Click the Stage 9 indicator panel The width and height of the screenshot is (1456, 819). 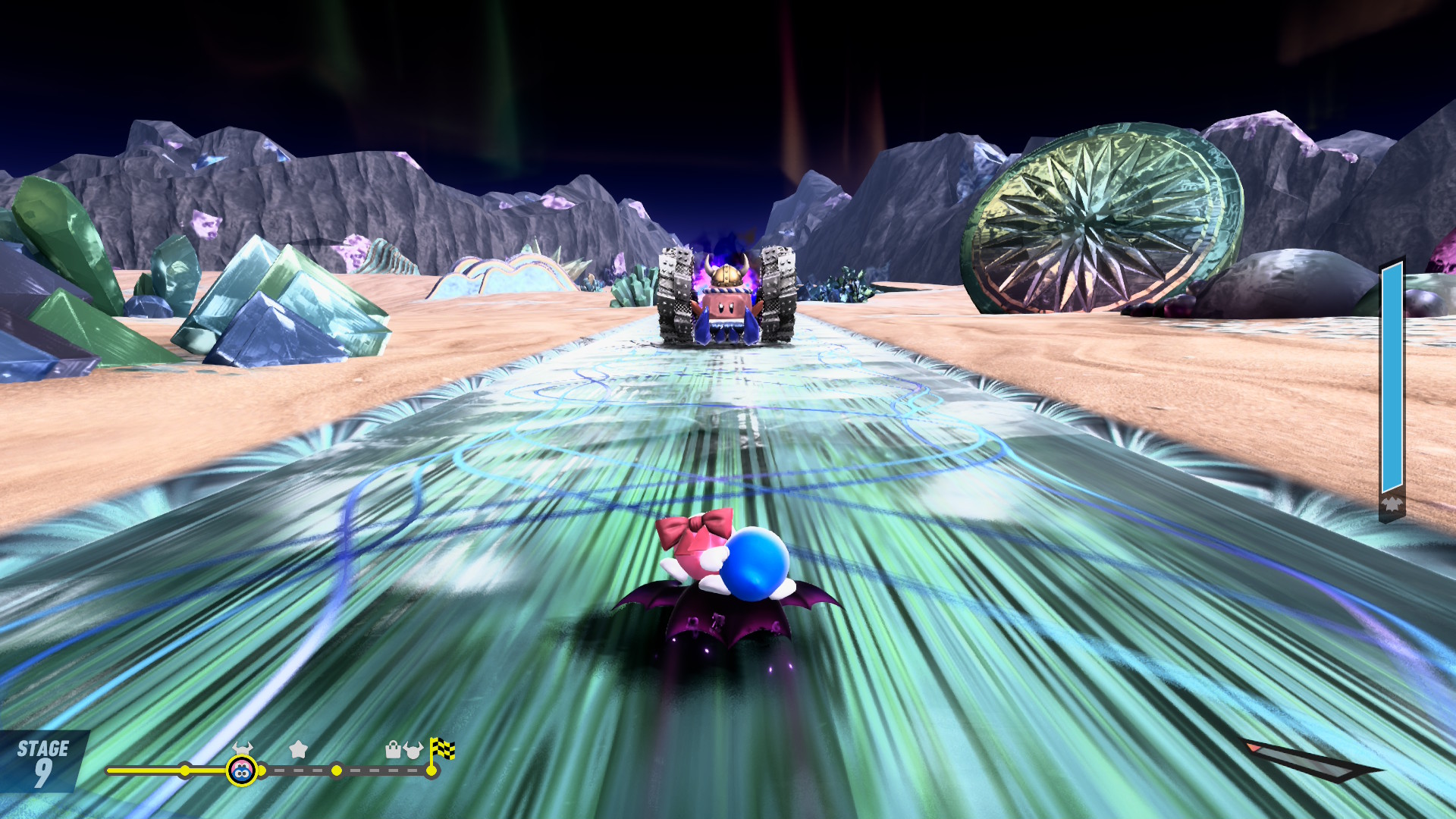[43, 762]
